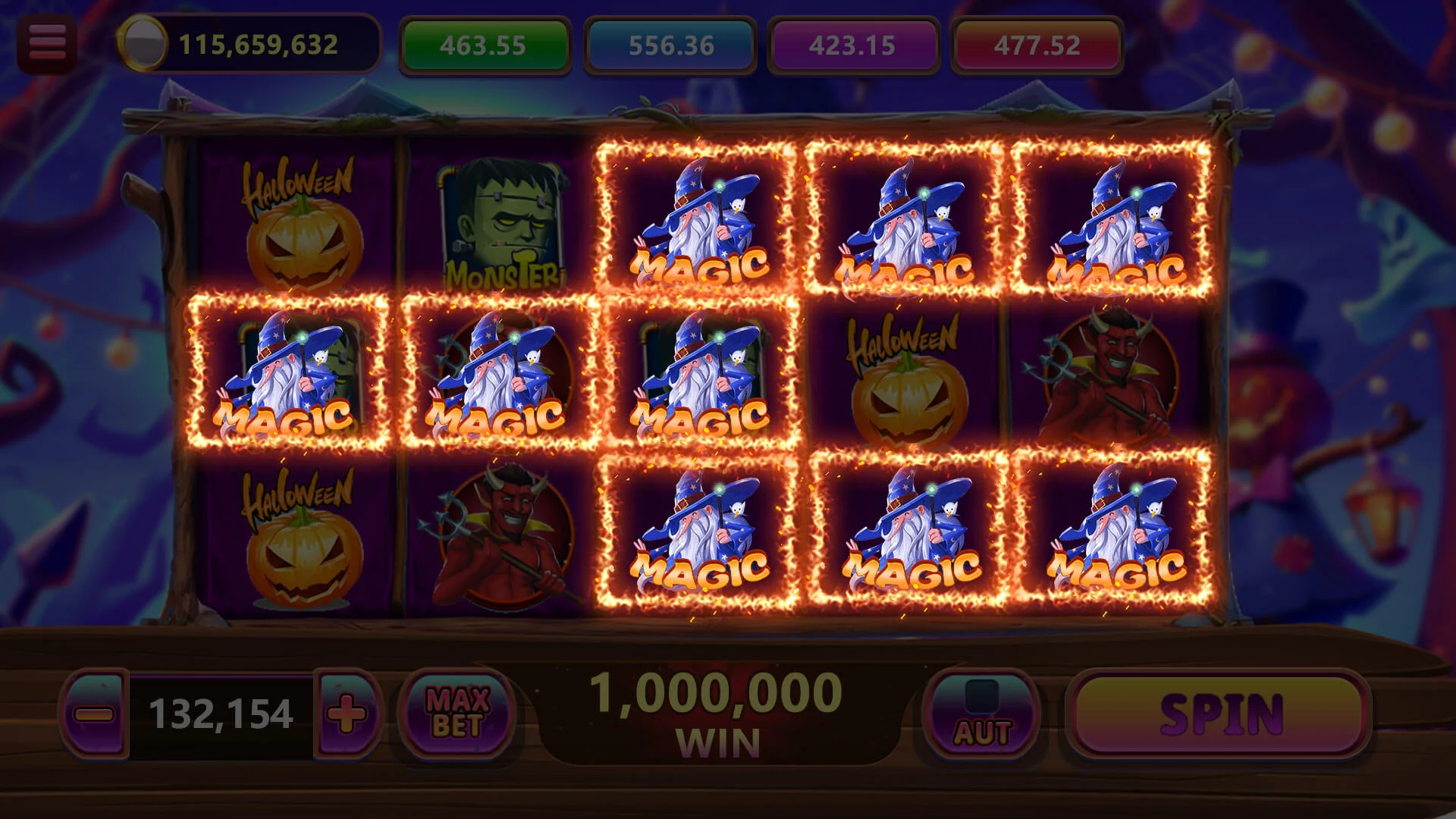
Task: Open the green 463.55 jackpot counter
Action: tap(484, 44)
